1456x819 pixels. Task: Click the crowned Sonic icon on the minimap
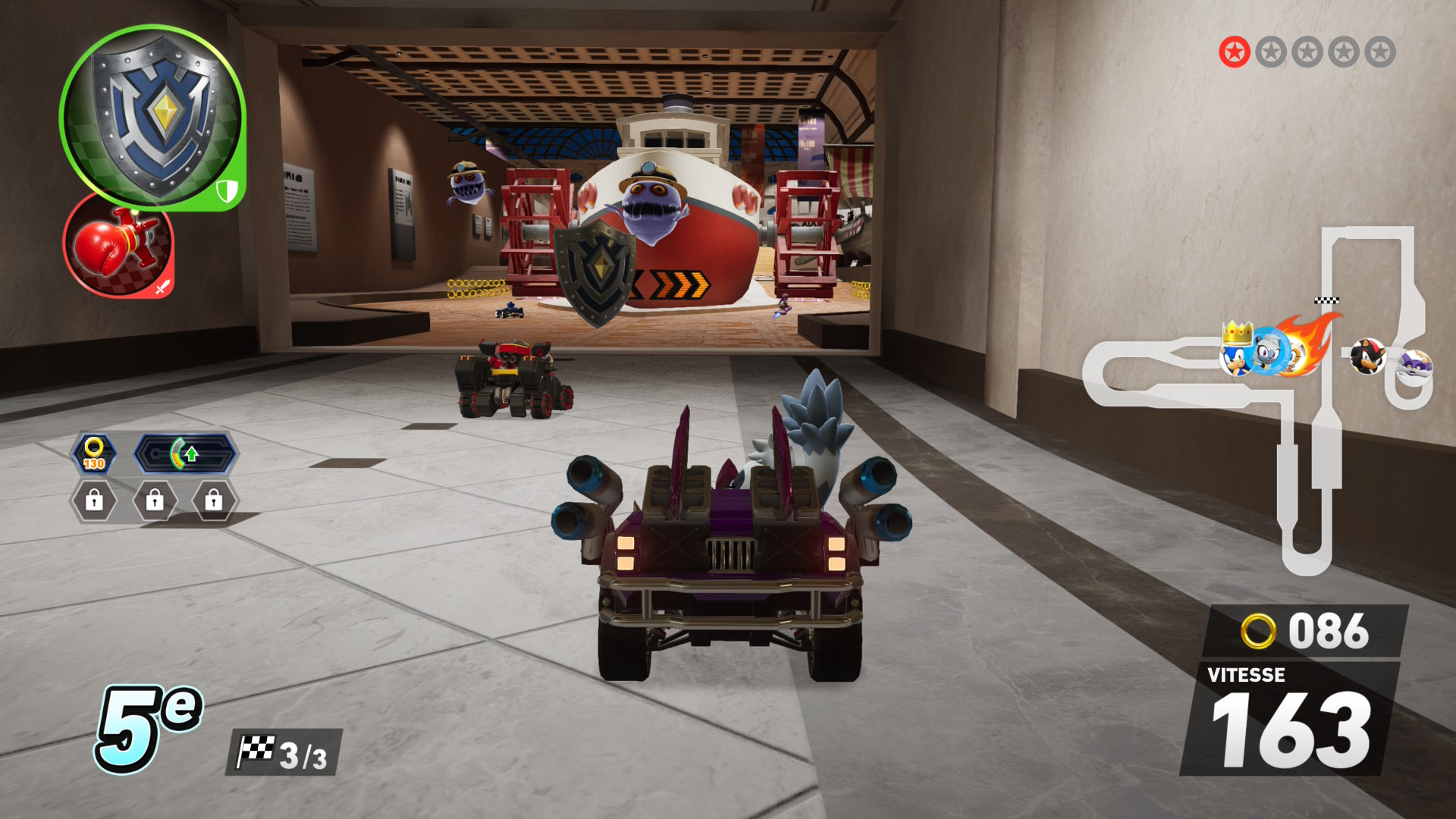[1236, 353]
